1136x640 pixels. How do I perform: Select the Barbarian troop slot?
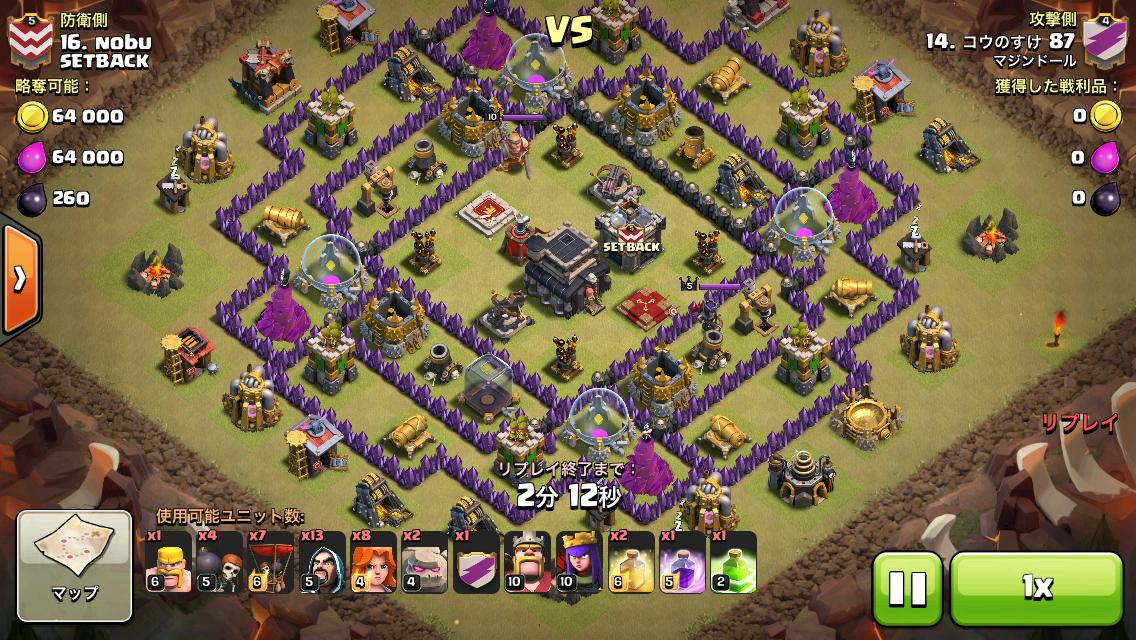pos(168,561)
